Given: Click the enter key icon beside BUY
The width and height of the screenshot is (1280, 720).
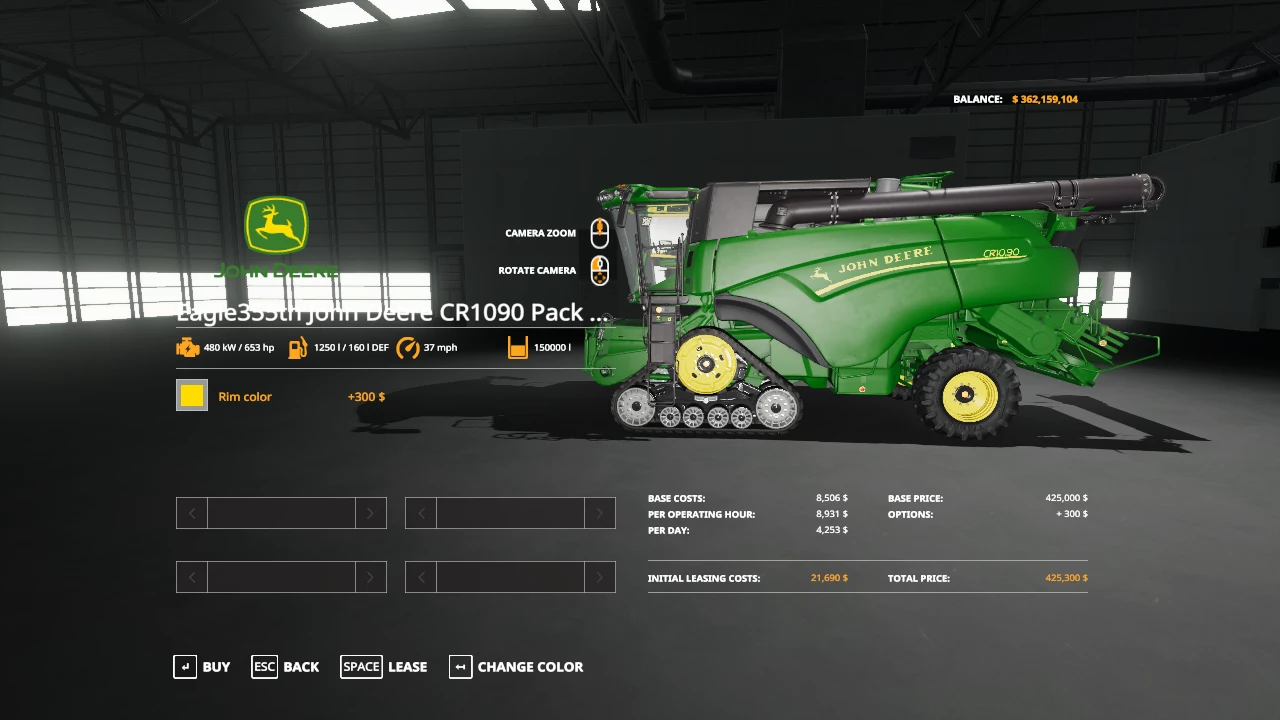Looking at the screenshot, I should click(x=185, y=667).
